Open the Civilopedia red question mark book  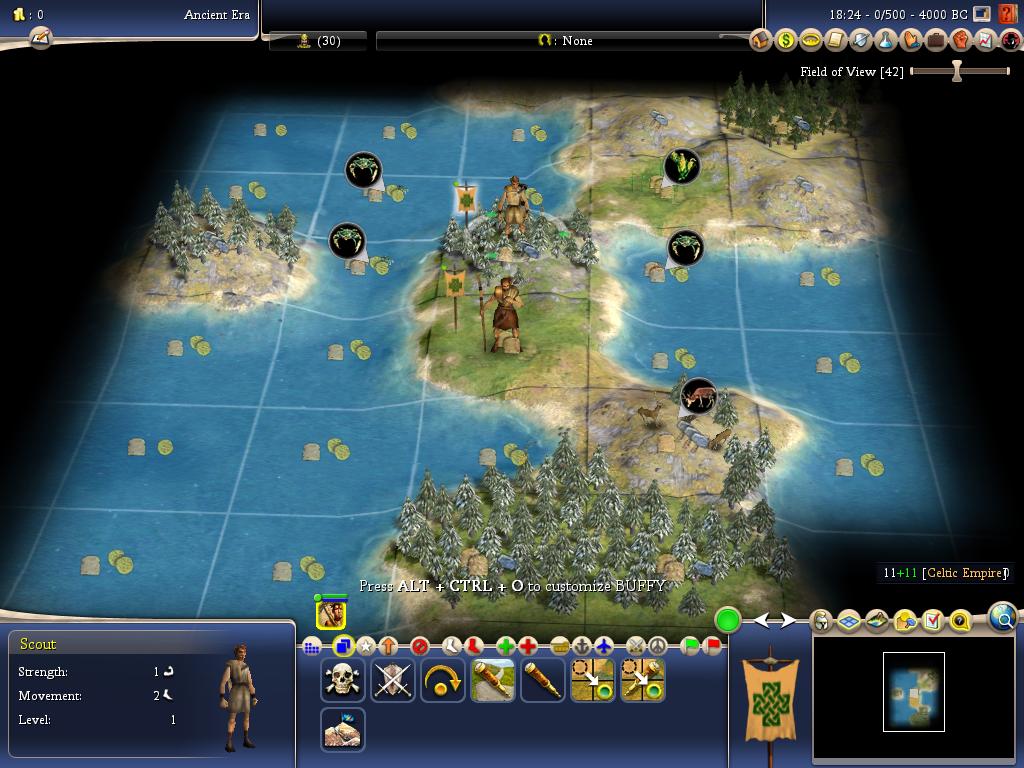(1008, 15)
